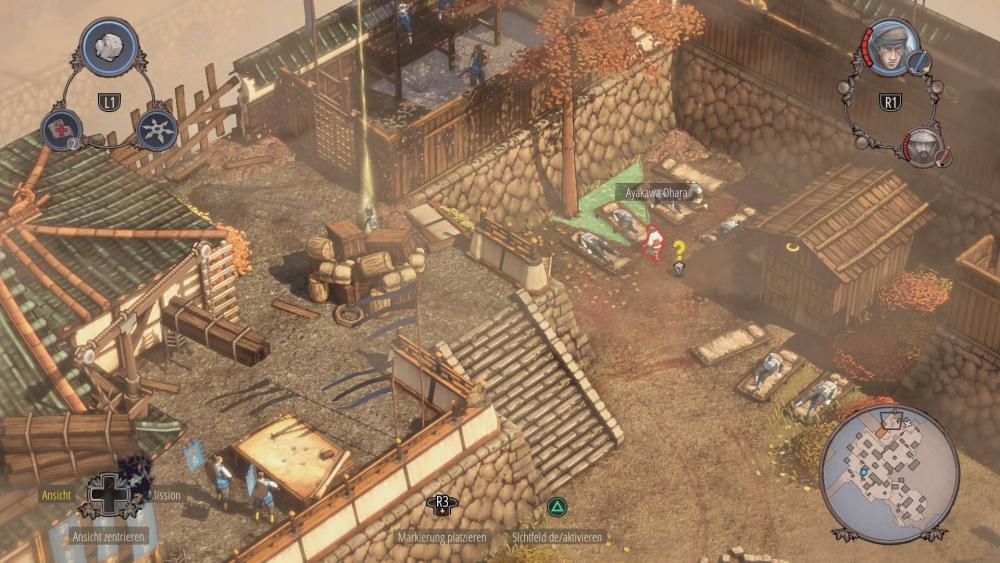Select the stone throw ability
The width and height of the screenshot is (1000, 563).
pyautogui.click(x=109, y=46)
